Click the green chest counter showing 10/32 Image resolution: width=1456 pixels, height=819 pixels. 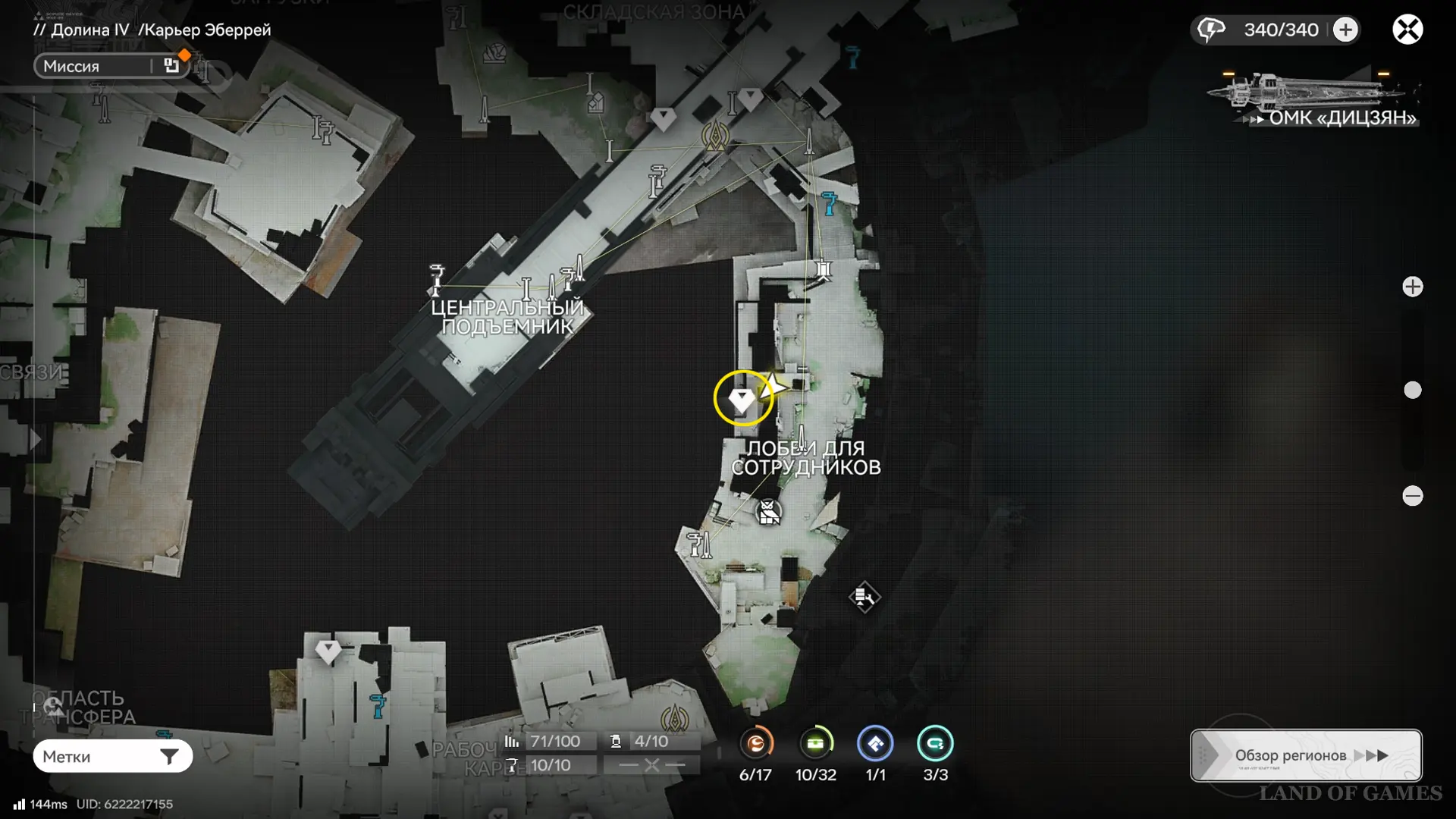(x=816, y=744)
